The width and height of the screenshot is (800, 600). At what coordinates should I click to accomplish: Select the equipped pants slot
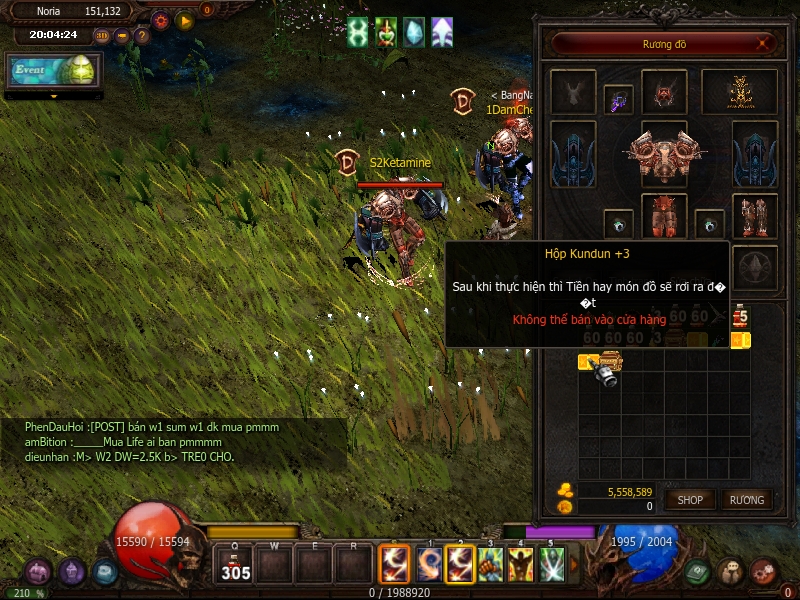[664, 216]
